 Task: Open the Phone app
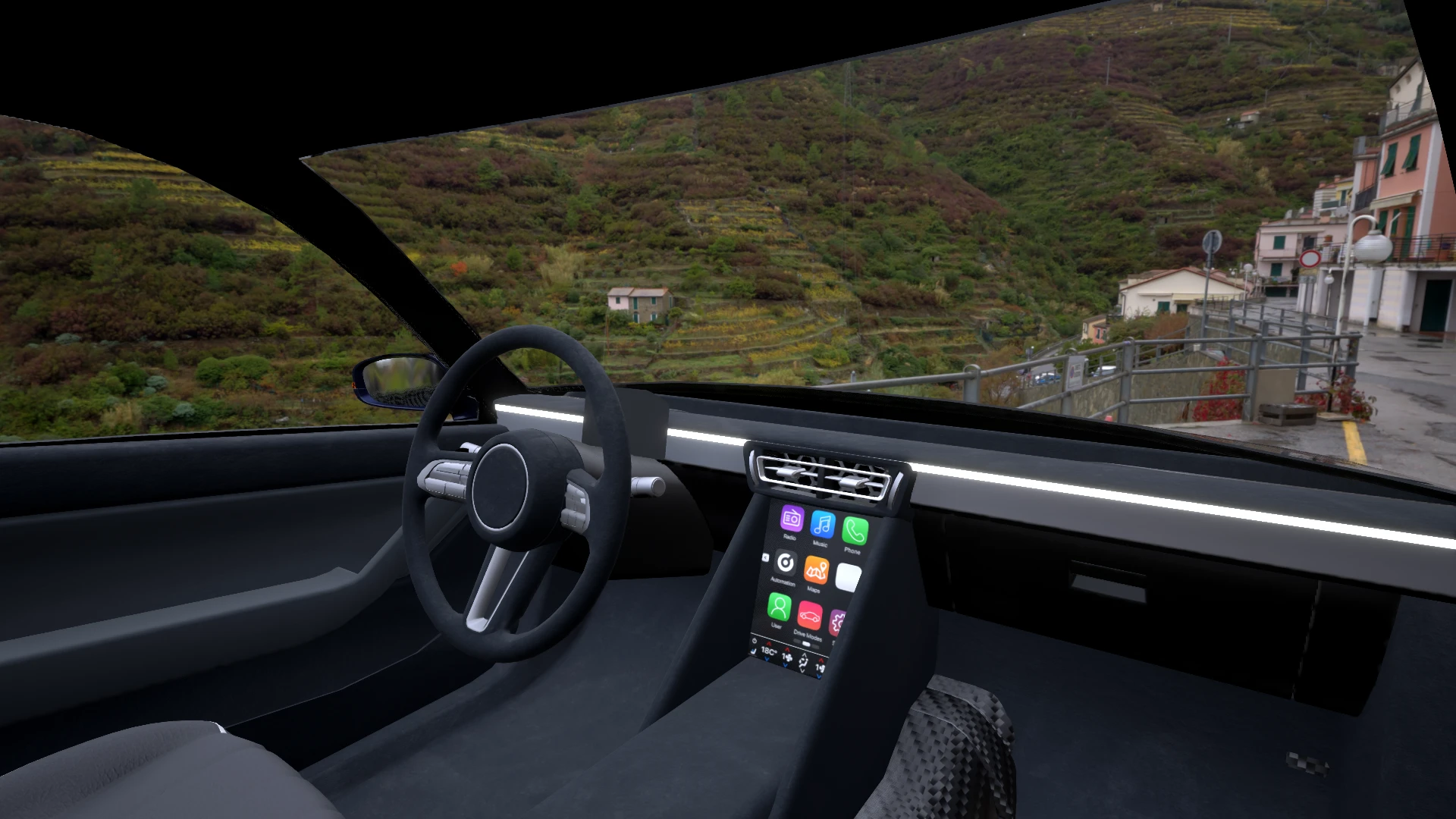pos(855,531)
